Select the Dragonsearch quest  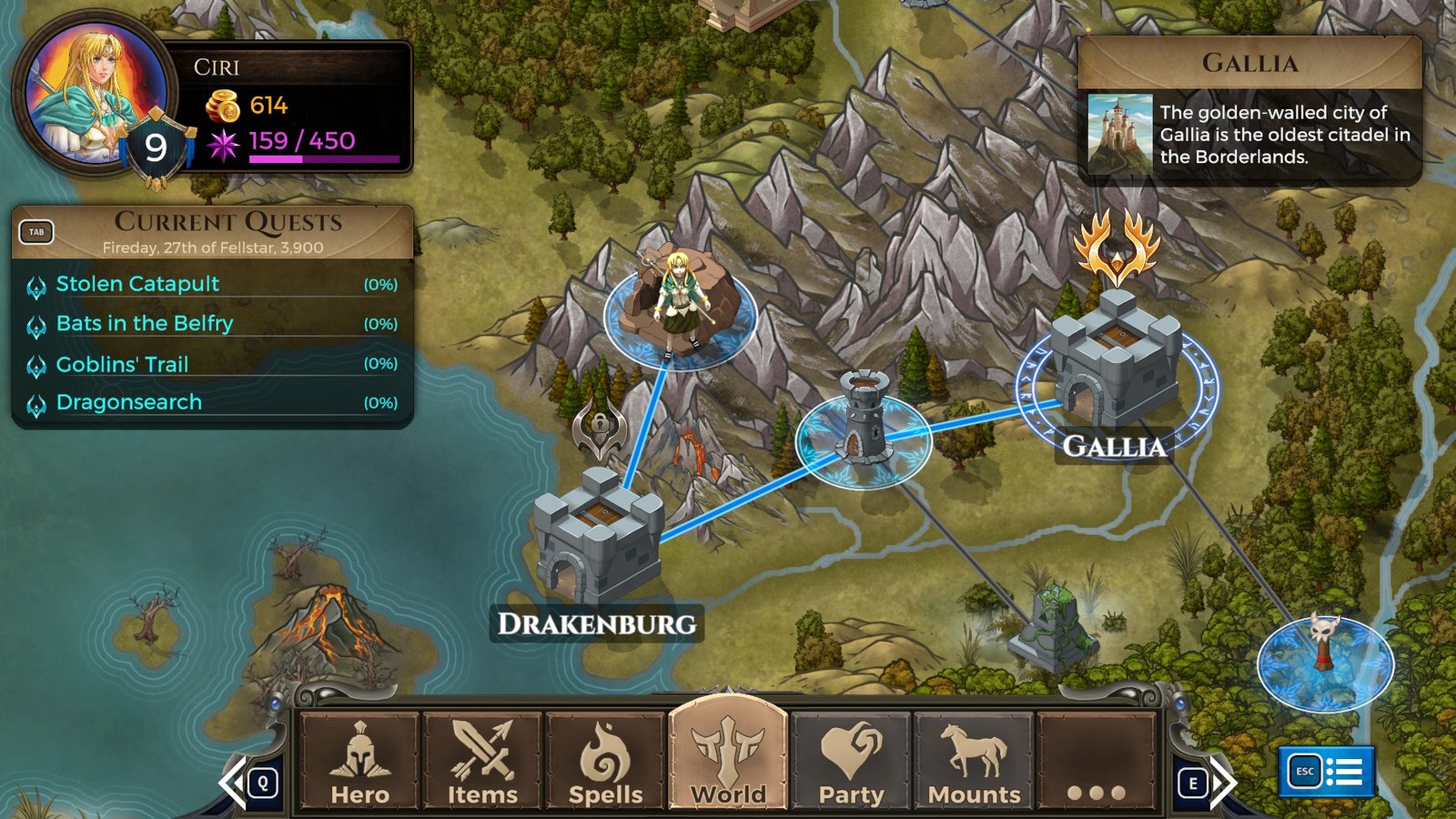[129, 402]
